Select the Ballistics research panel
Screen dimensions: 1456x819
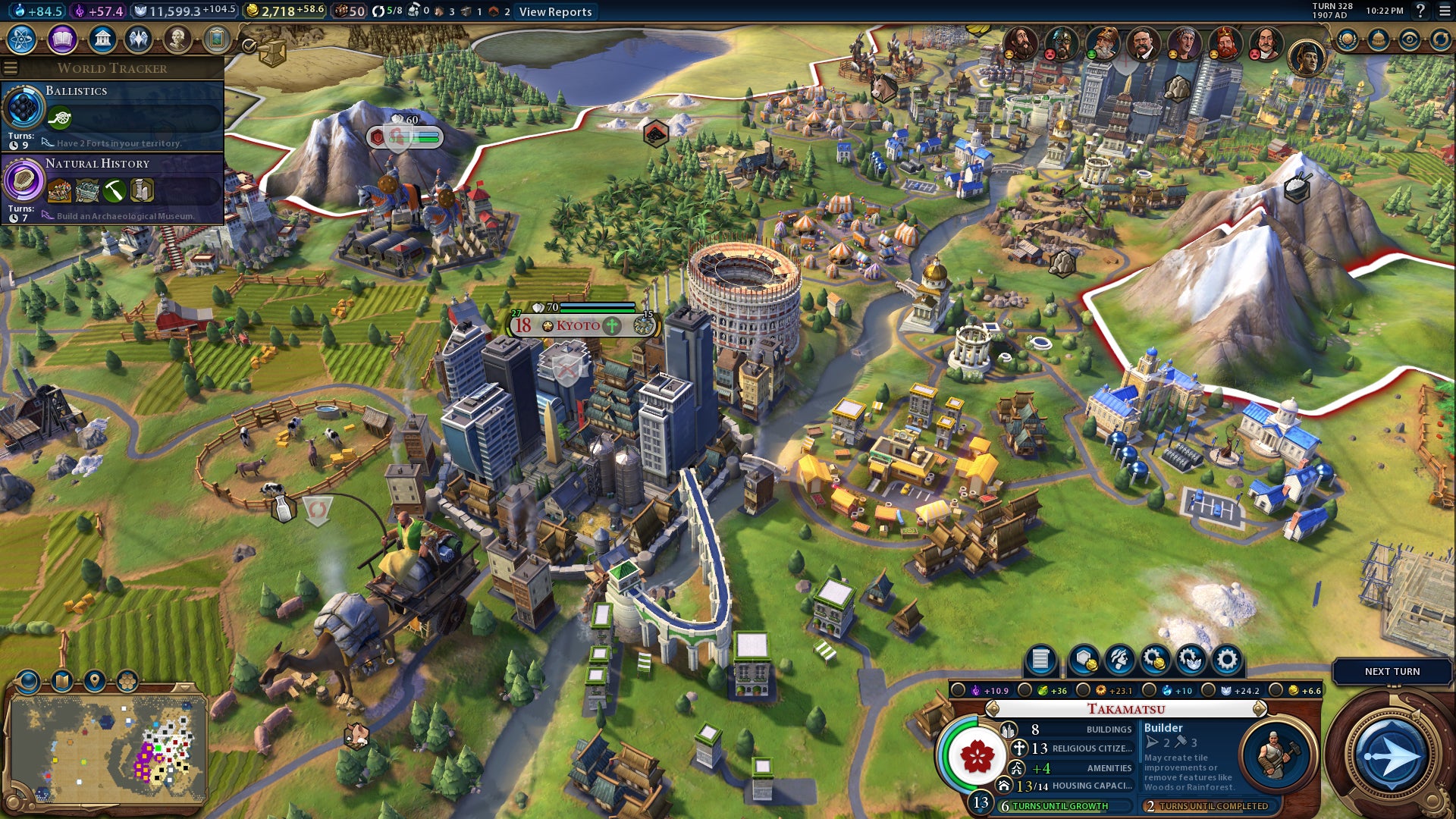pyautogui.click(x=114, y=115)
